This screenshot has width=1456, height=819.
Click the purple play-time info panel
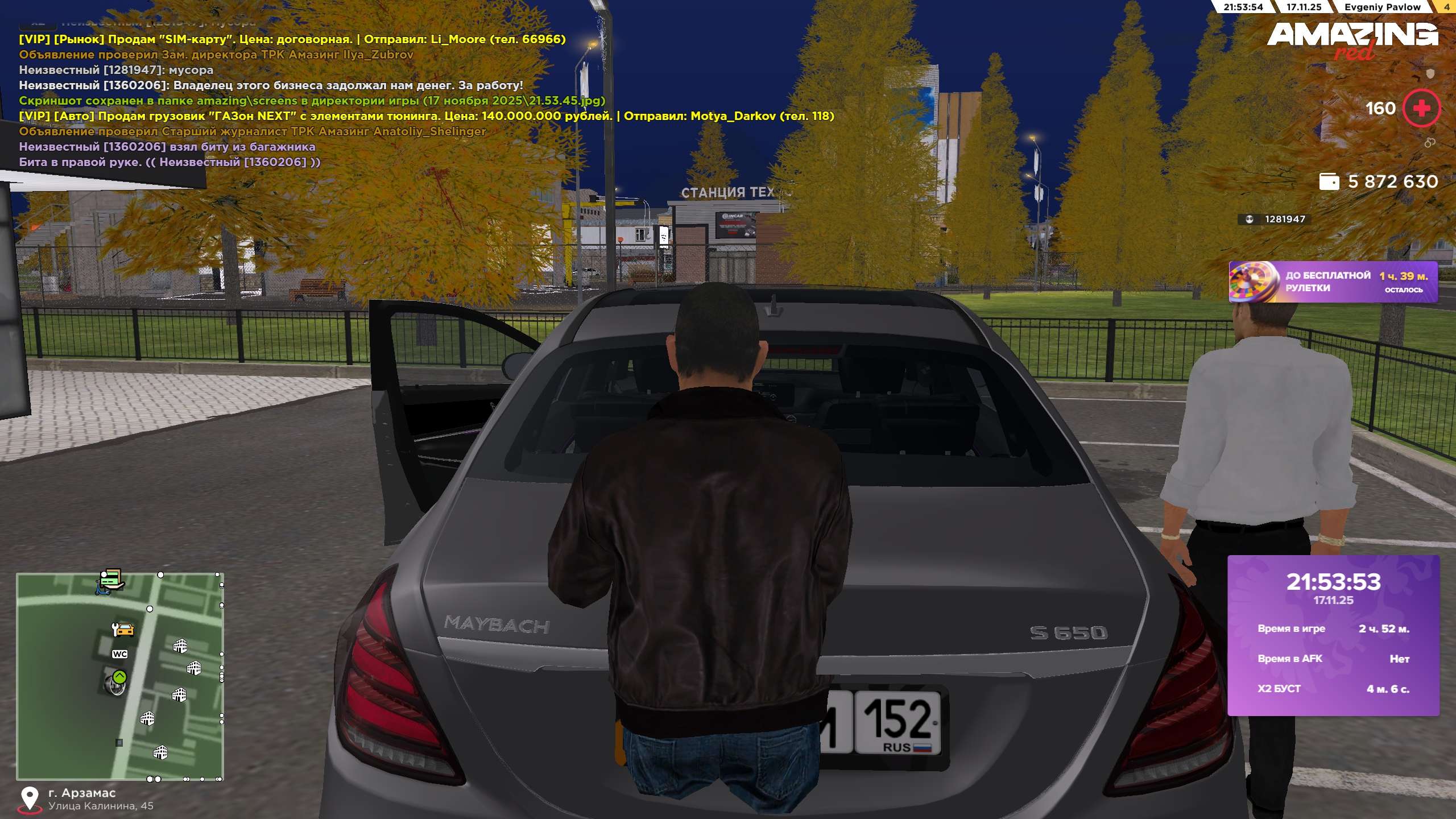click(x=1333, y=635)
